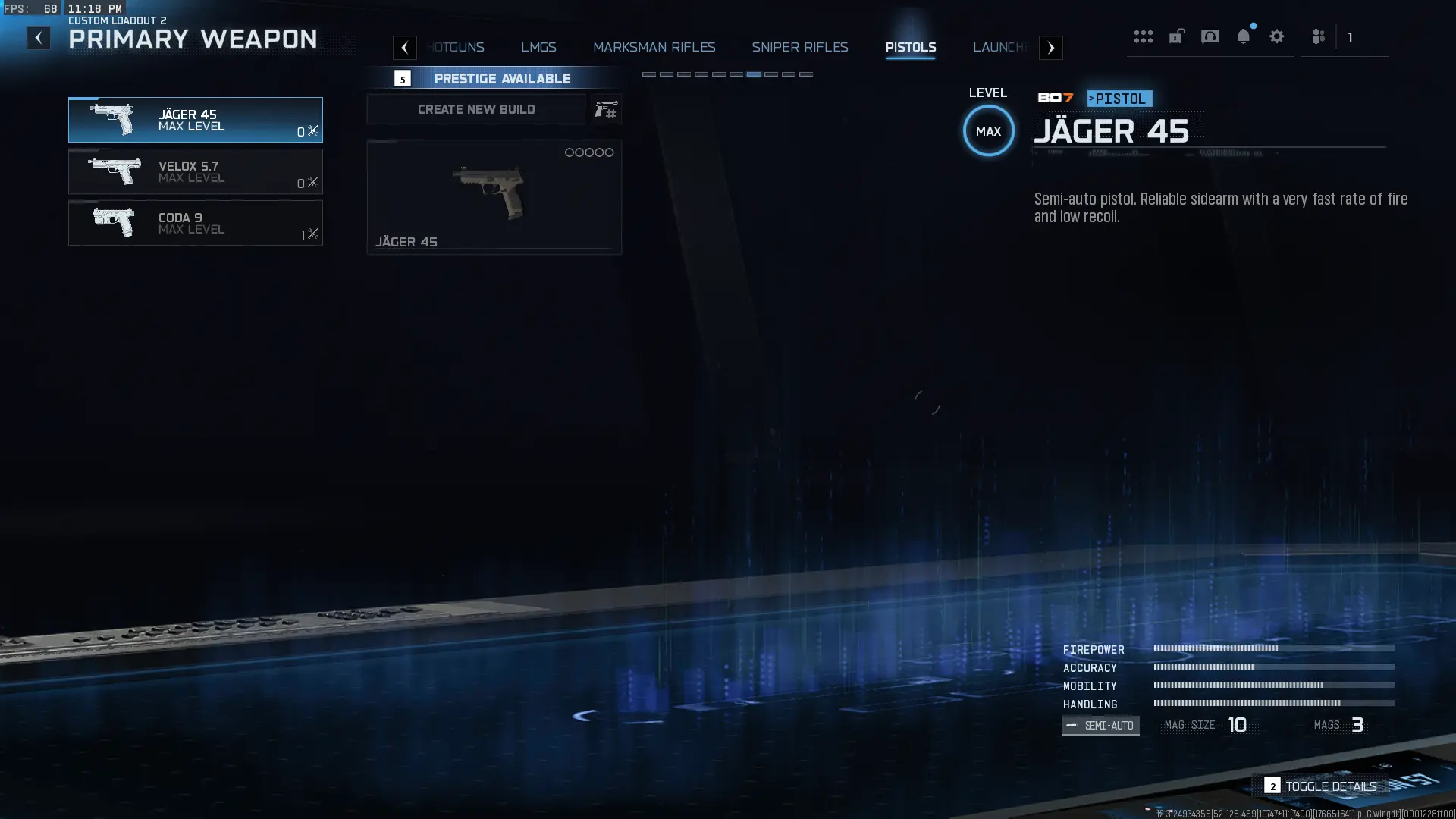Click the Prestige Available banner
This screenshot has height=819, width=1456.
(x=502, y=78)
